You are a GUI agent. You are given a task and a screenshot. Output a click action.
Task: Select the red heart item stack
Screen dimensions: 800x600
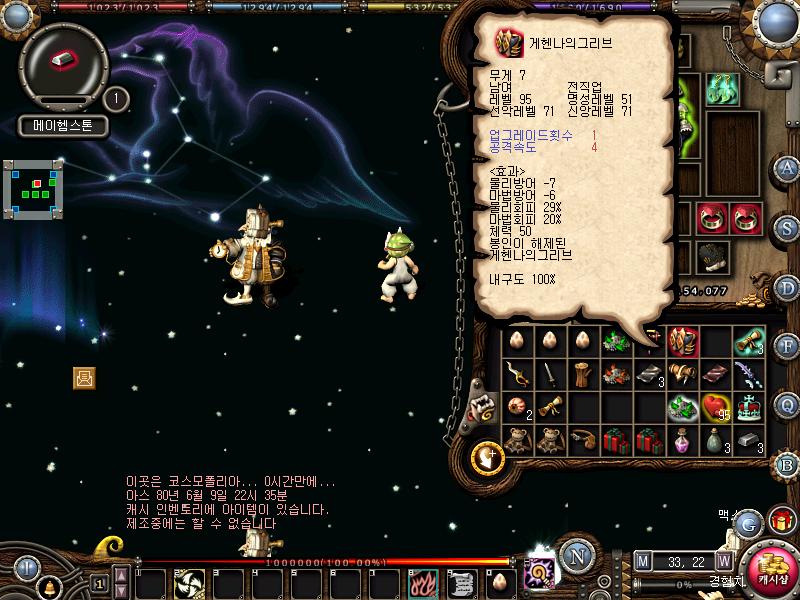click(715, 408)
